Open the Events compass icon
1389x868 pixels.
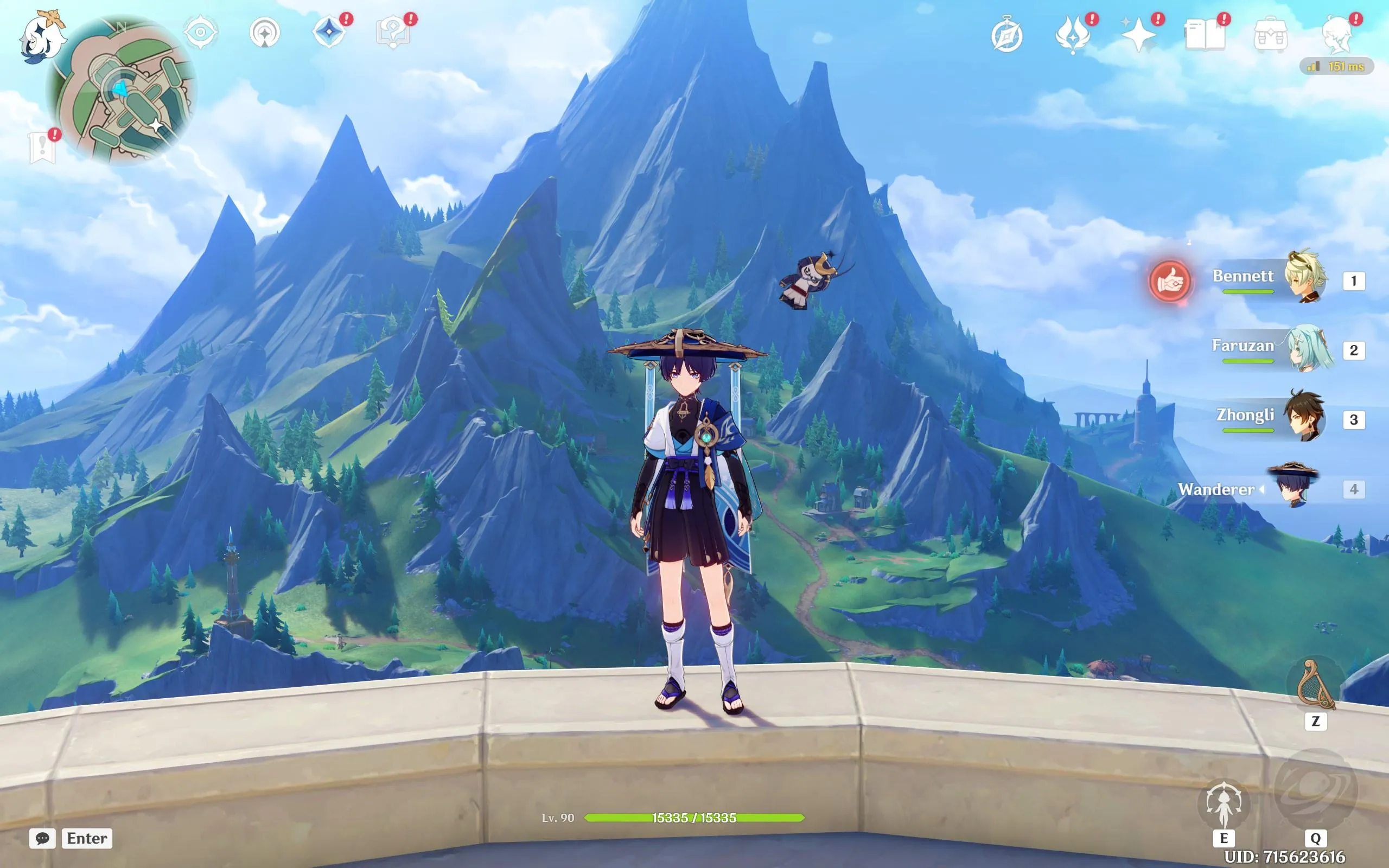coord(1006,36)
